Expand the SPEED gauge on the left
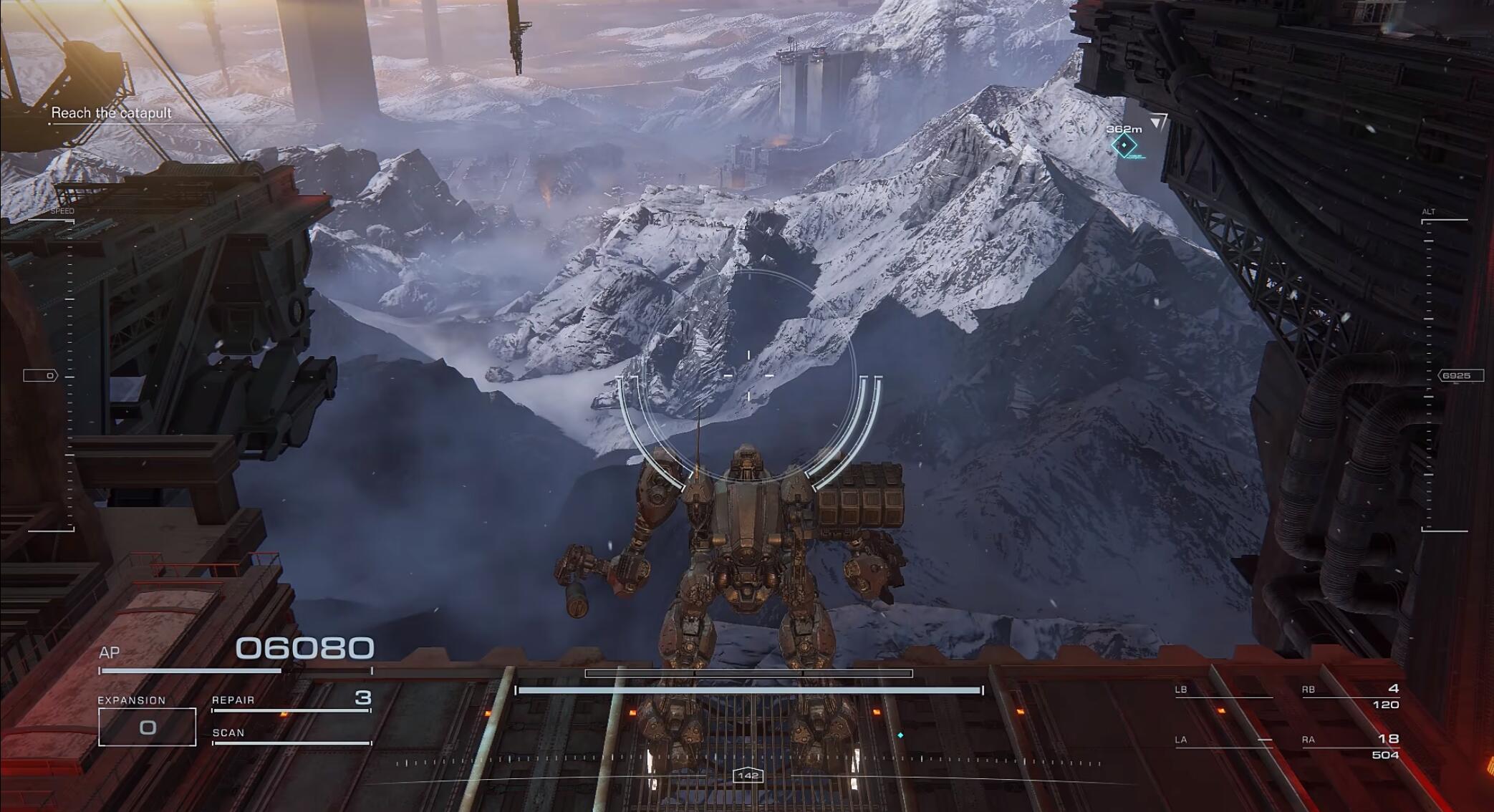The width and height of the screenshot is (1494, 812). coord(63,211)
